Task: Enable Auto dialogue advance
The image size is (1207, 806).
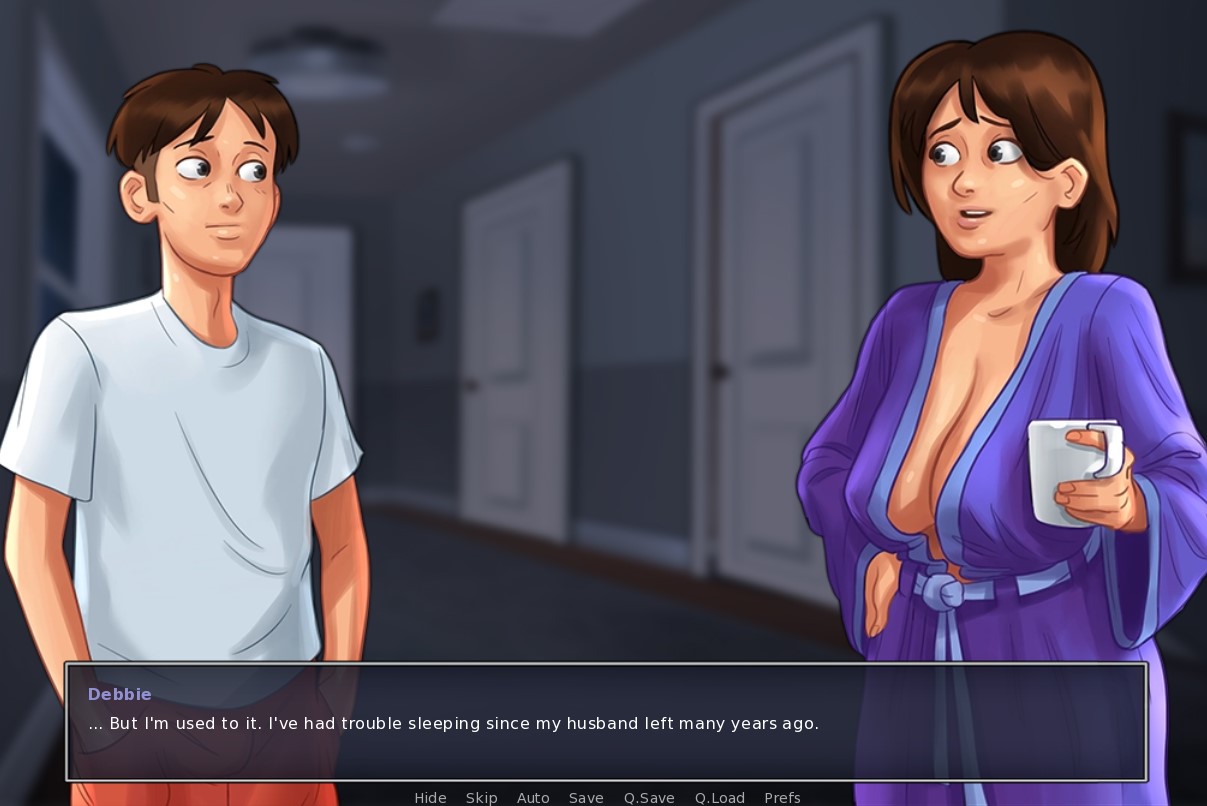Action: (x=533, y=797)
